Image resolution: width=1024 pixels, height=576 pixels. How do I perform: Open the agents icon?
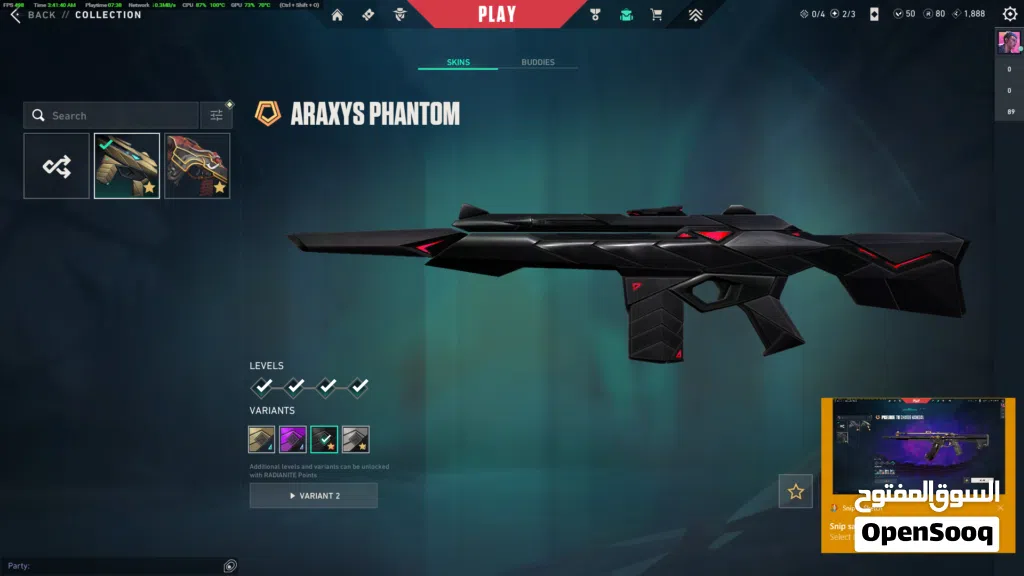point(400,15)
